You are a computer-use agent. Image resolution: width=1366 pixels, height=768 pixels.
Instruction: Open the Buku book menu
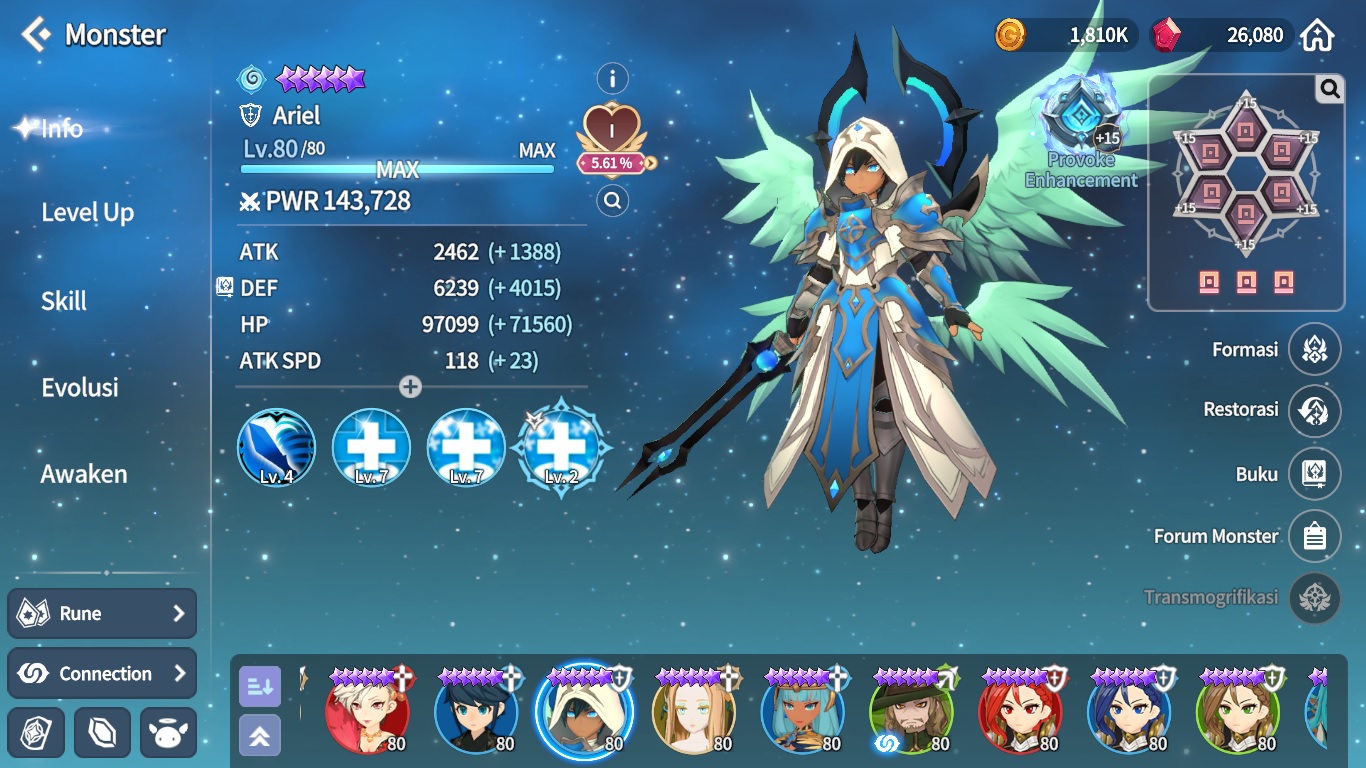1314,474
